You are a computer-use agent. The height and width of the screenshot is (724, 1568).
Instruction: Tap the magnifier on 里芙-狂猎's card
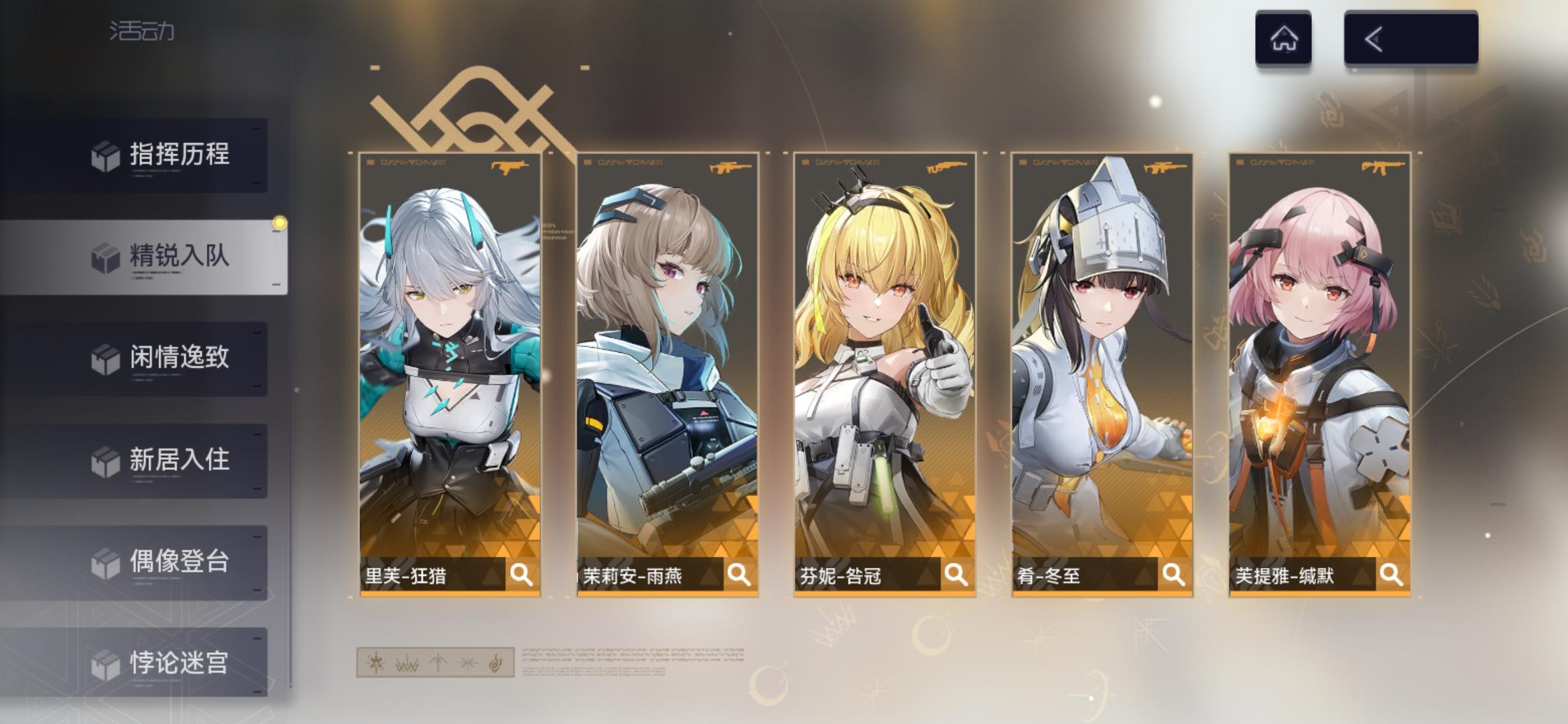(x=520, y=573)
